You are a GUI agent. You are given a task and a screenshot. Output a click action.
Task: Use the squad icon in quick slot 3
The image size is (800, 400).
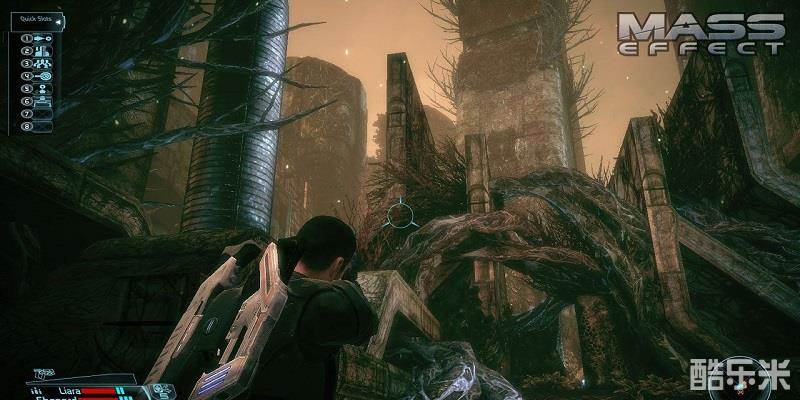44,63
